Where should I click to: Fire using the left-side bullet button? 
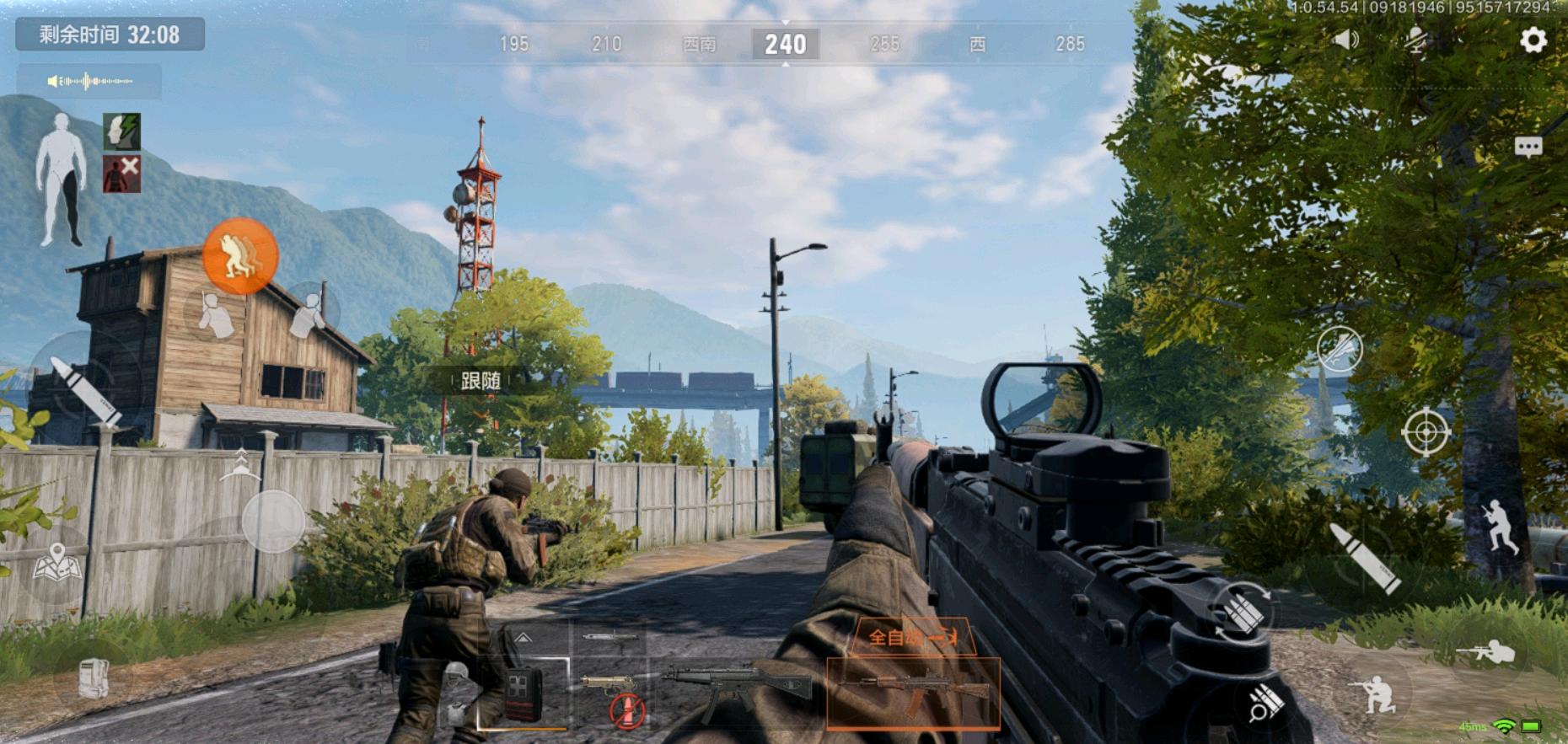[x=83, y=388]
